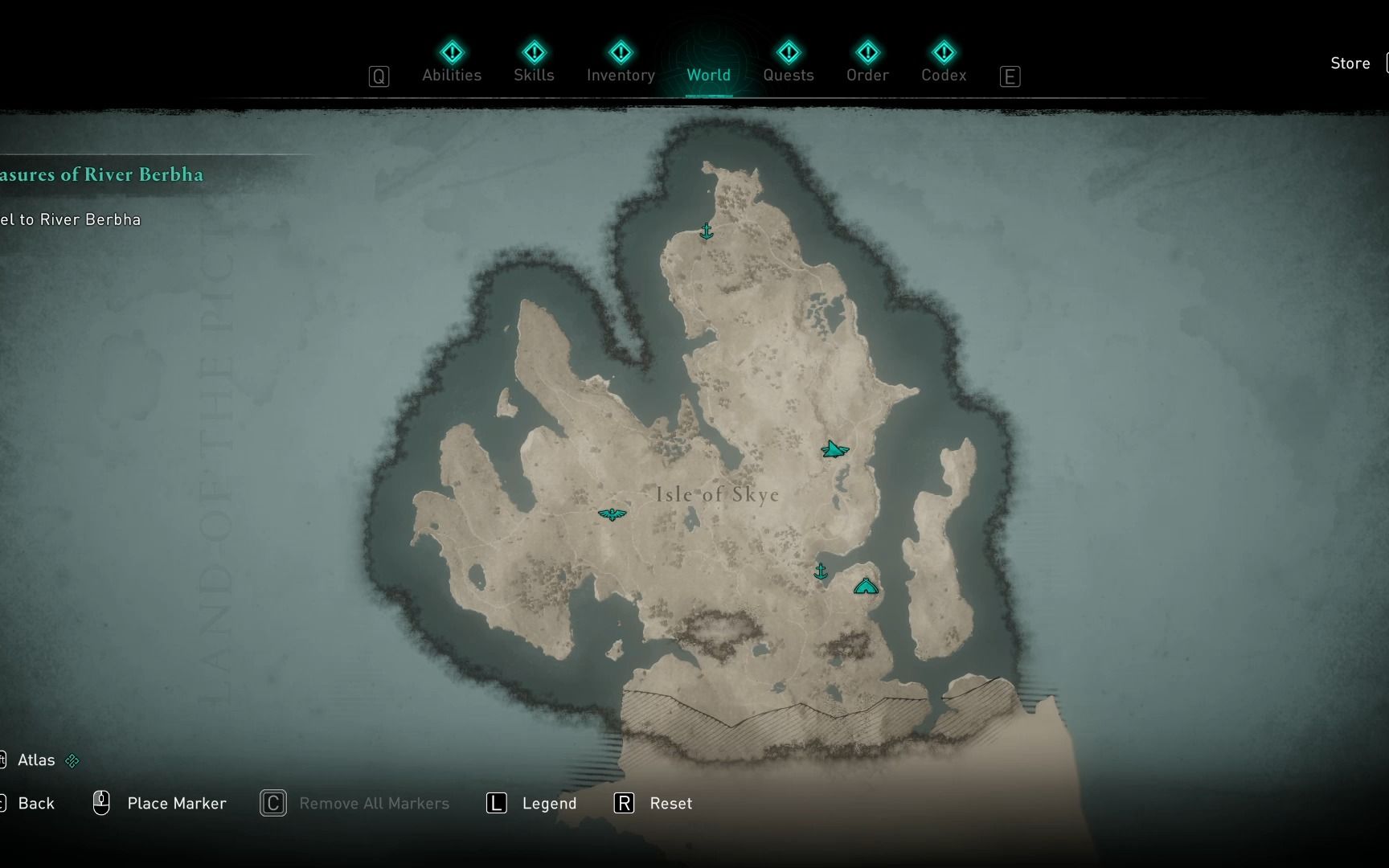Screen dimensions: 1389x868
Task: Reset the map view
Action: click(x=670, y=804)
